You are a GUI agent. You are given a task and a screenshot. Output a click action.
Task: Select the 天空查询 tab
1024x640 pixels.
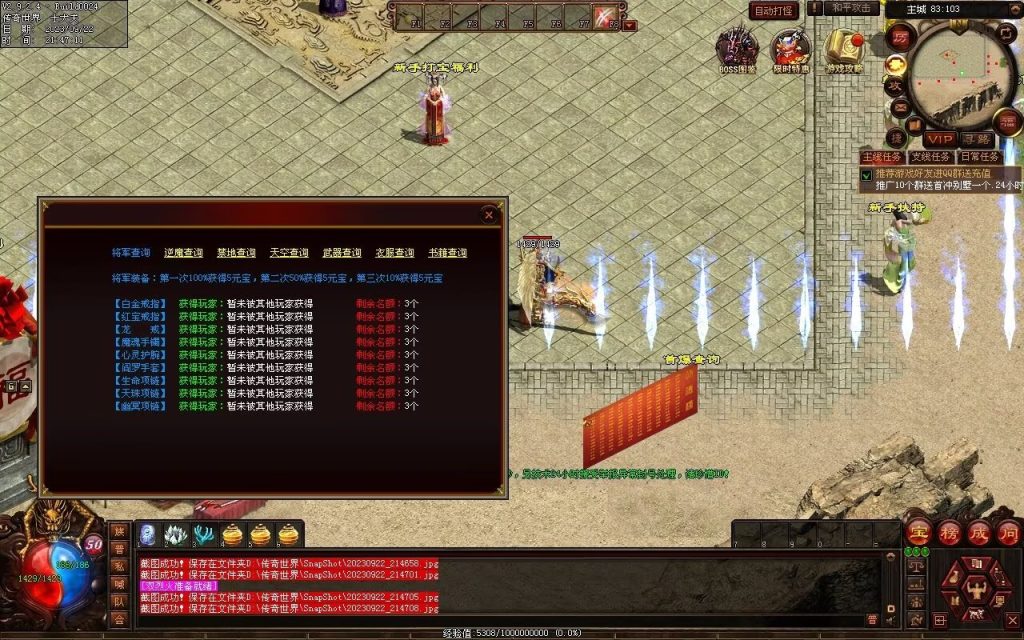[x=289, y=253]
